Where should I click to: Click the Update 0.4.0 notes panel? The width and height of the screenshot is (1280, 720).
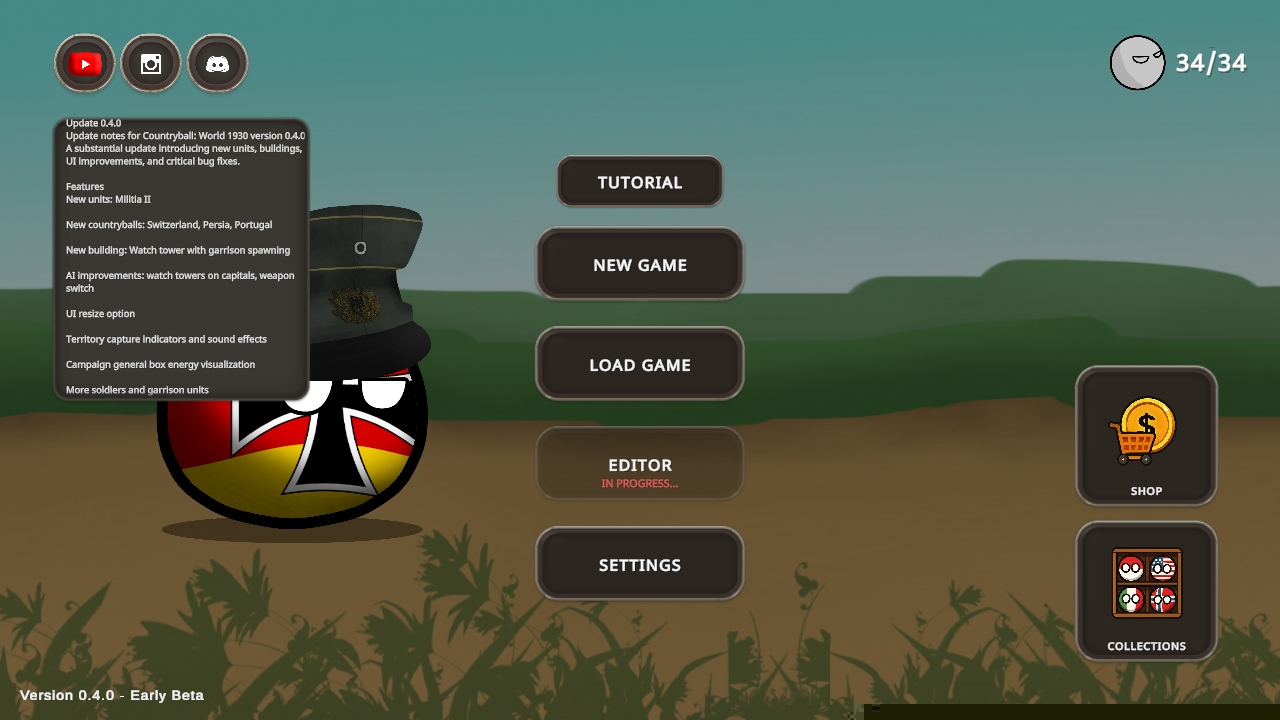[x=181, y=258]
